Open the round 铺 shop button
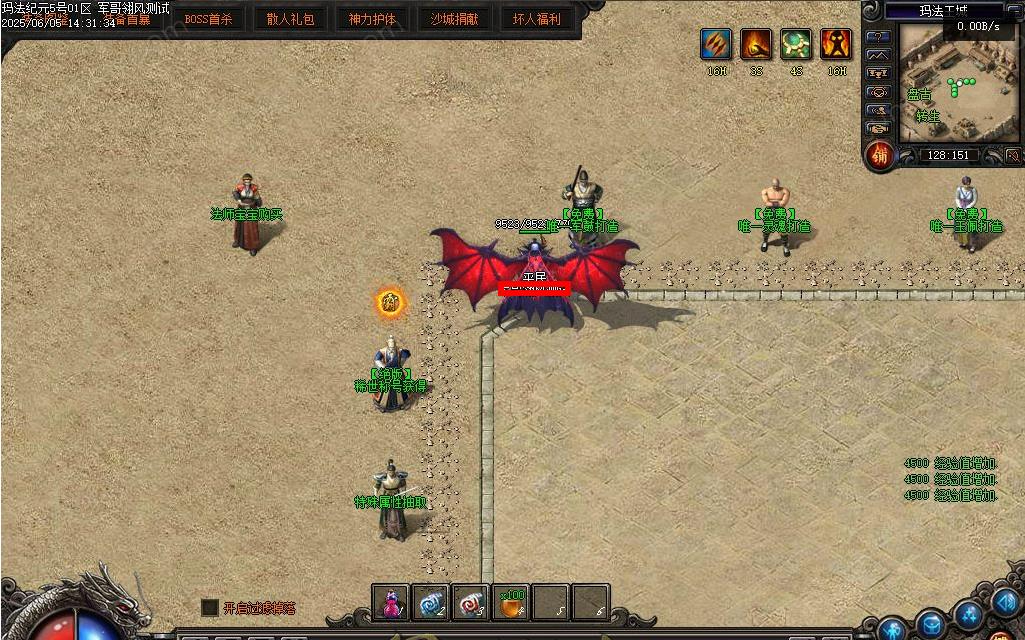The image size is (1025, 640). (880, 156)
